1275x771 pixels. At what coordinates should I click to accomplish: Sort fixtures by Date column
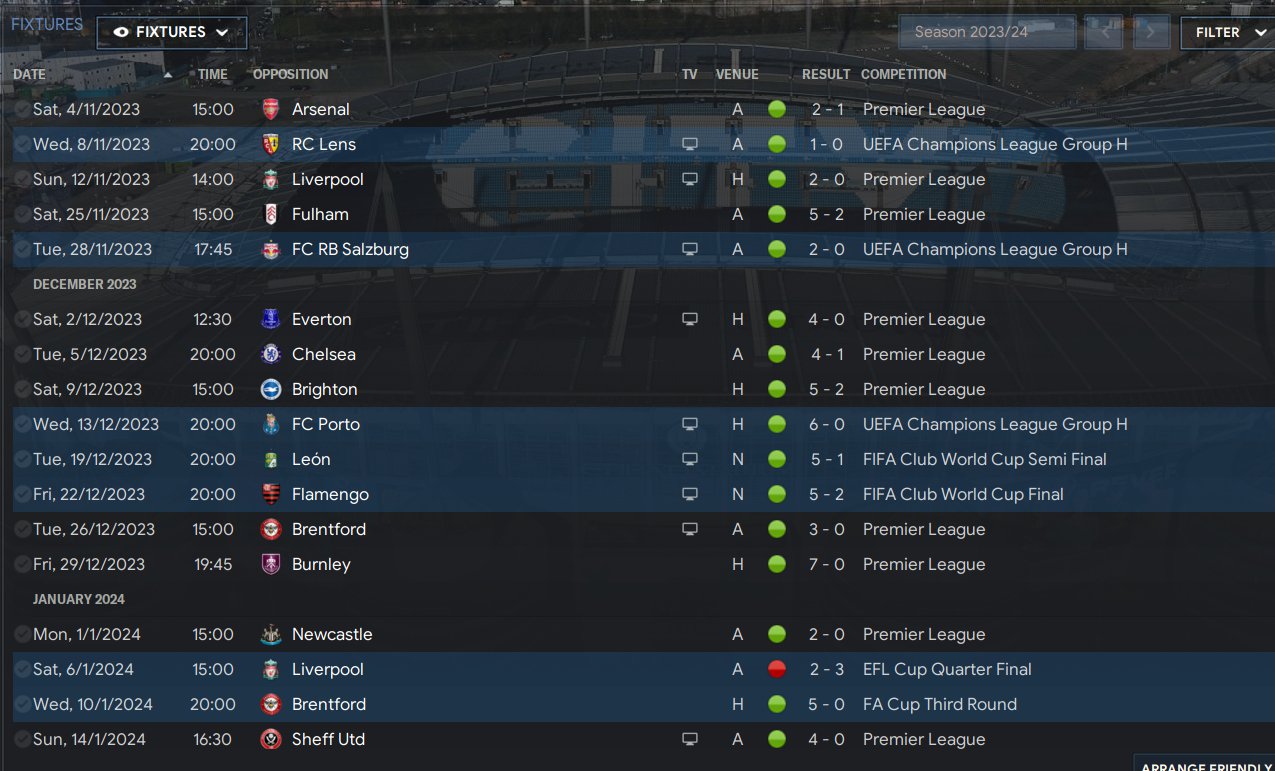pyautogui.click(x=30, y=74)
